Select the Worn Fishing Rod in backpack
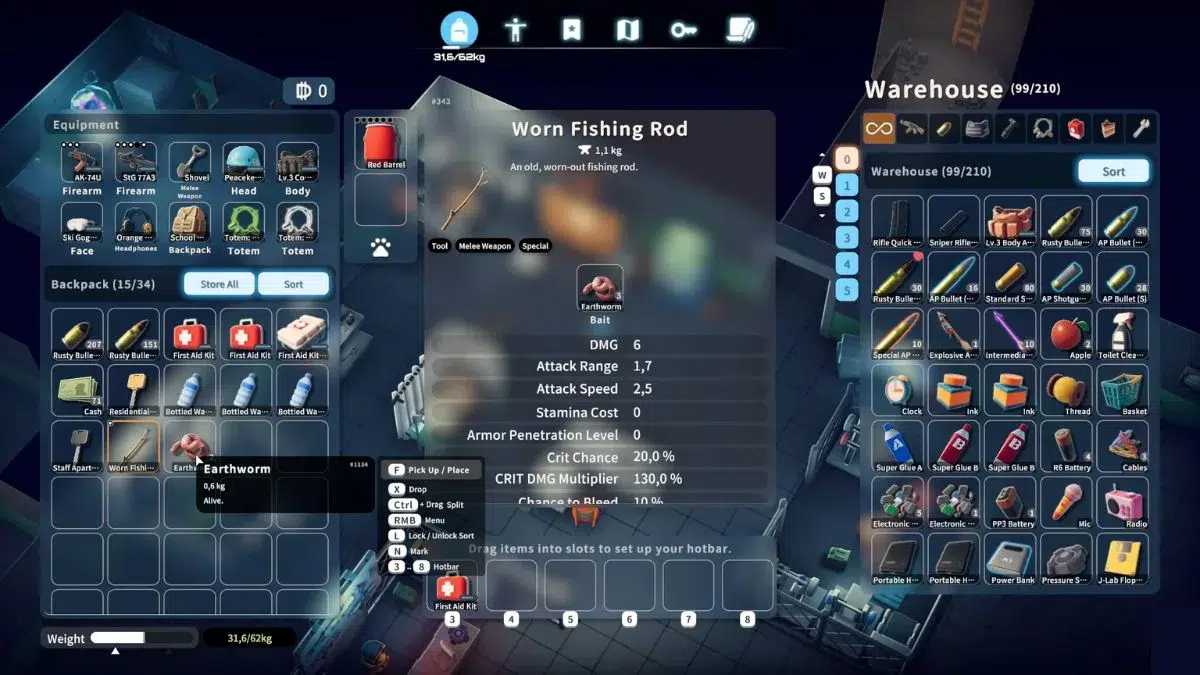The height and width of the screenshot is (675, 1200). pos(133,445)
